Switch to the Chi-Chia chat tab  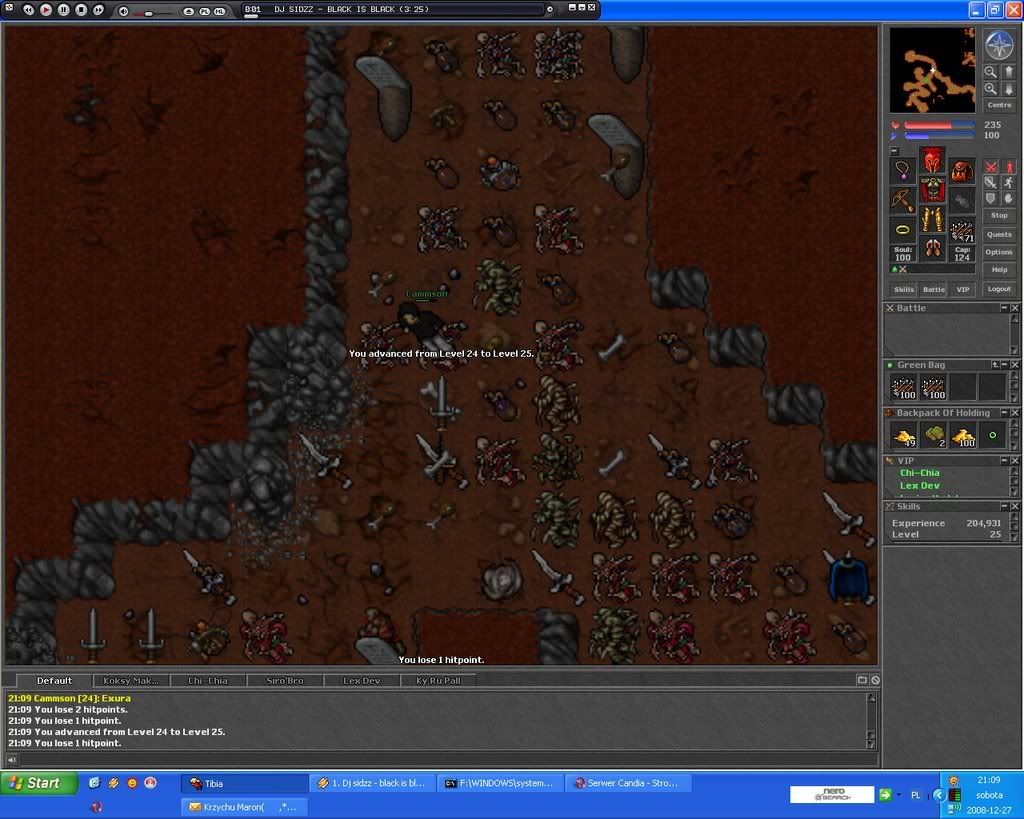tap(208, 680)
